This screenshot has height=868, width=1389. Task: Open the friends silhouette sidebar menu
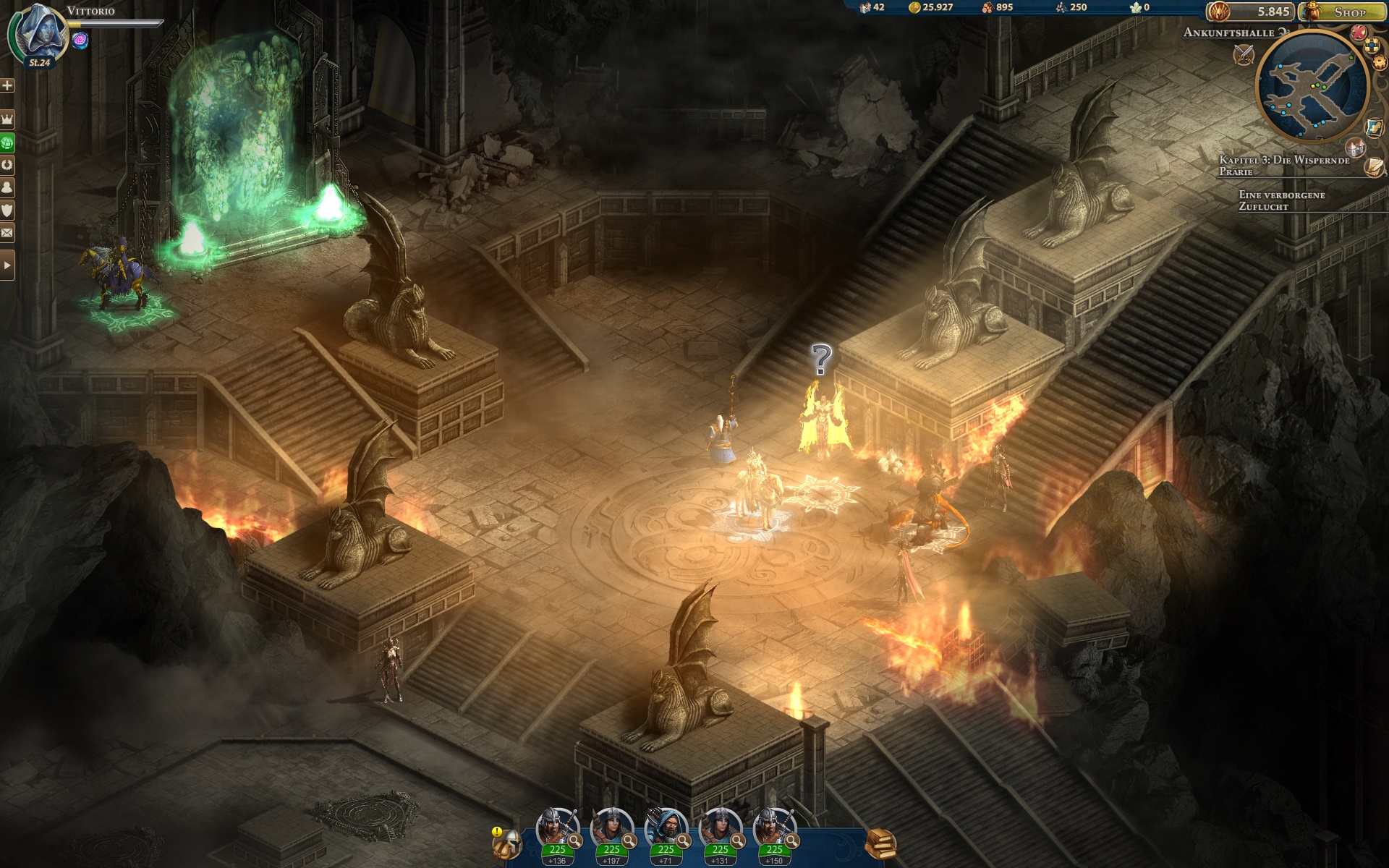tap(7, 187)
